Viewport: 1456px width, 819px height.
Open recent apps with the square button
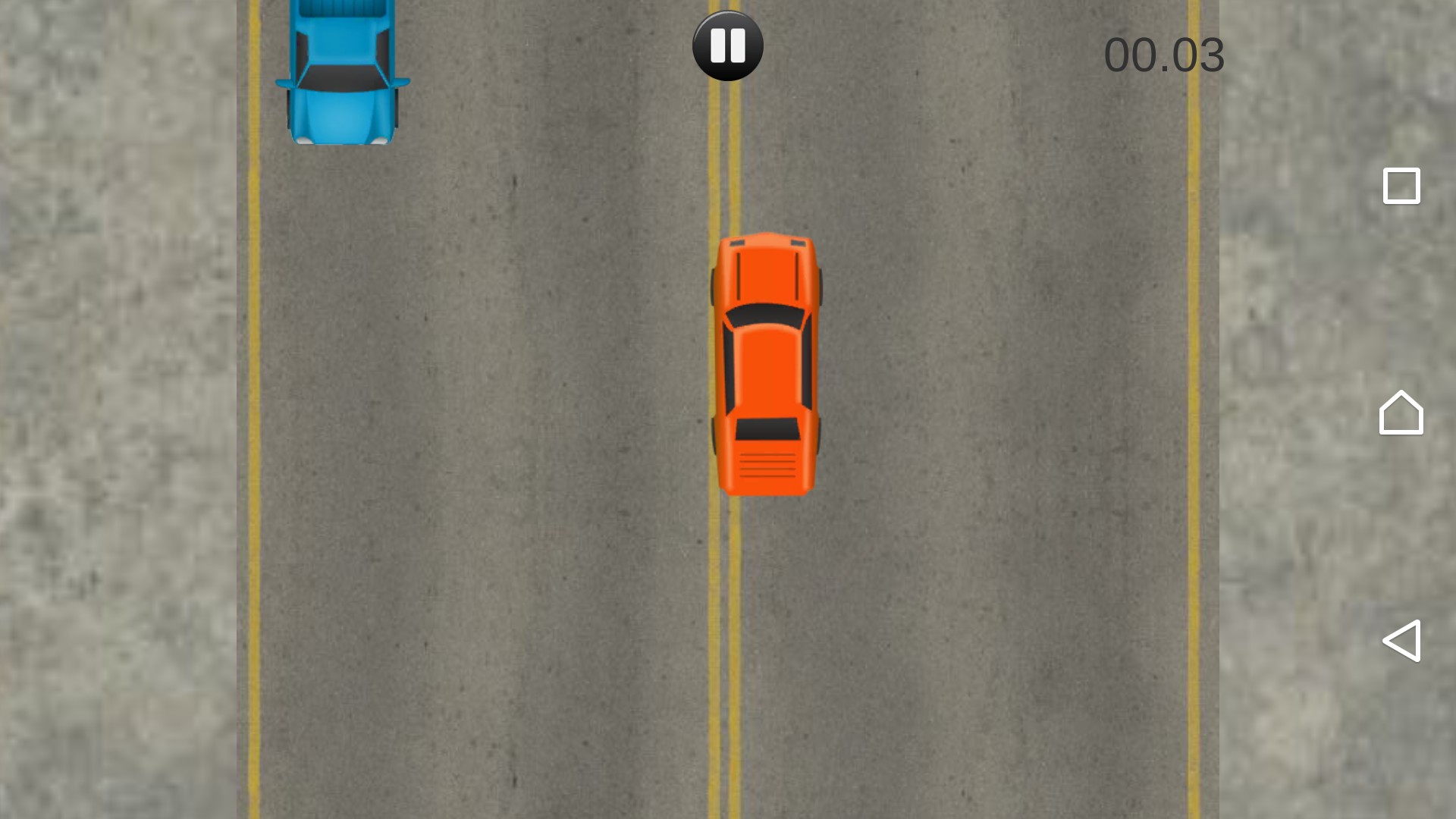(x=1401, y=186)
